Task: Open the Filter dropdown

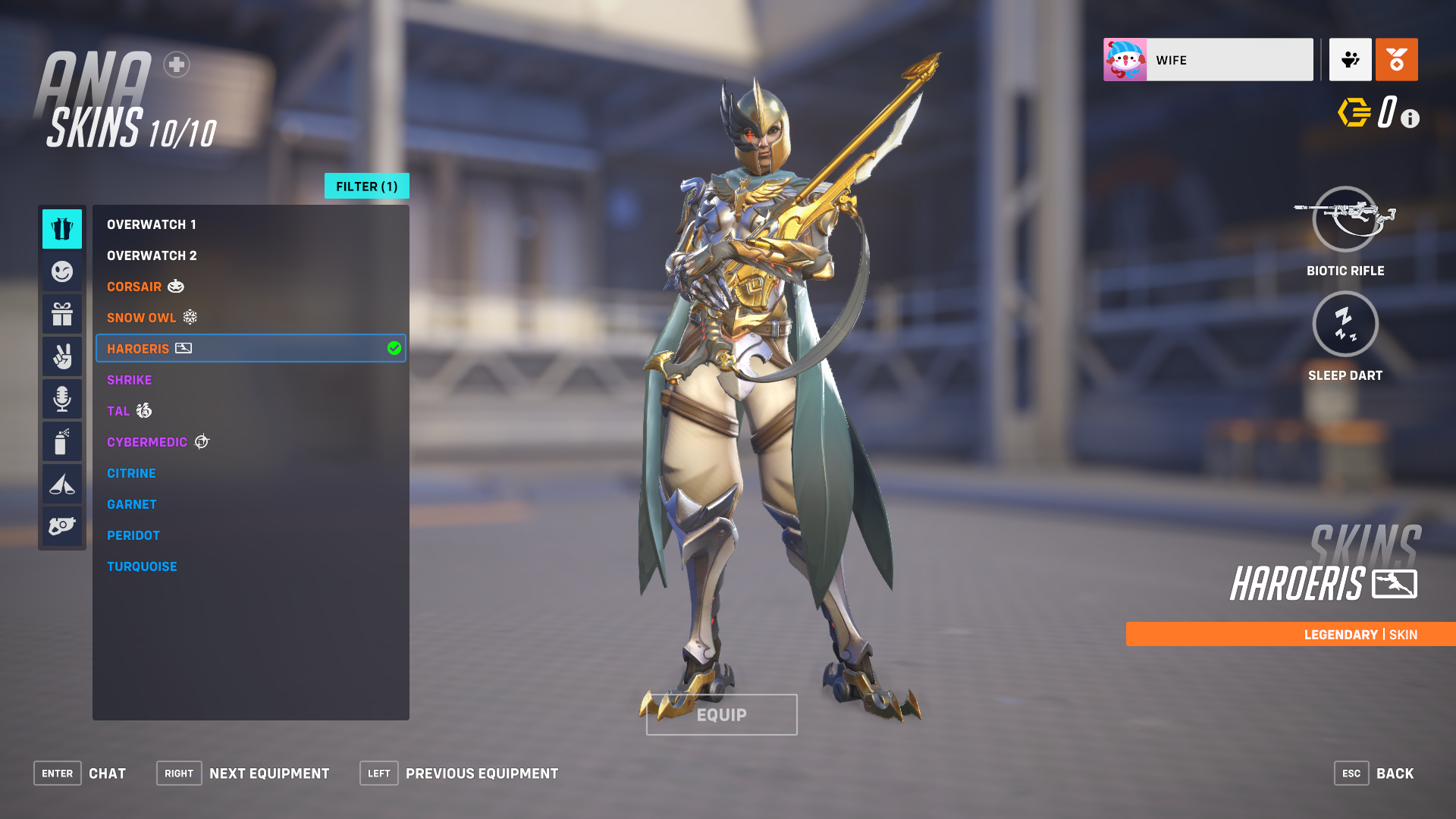Action: pyautogui.click(x=366, y=186)
